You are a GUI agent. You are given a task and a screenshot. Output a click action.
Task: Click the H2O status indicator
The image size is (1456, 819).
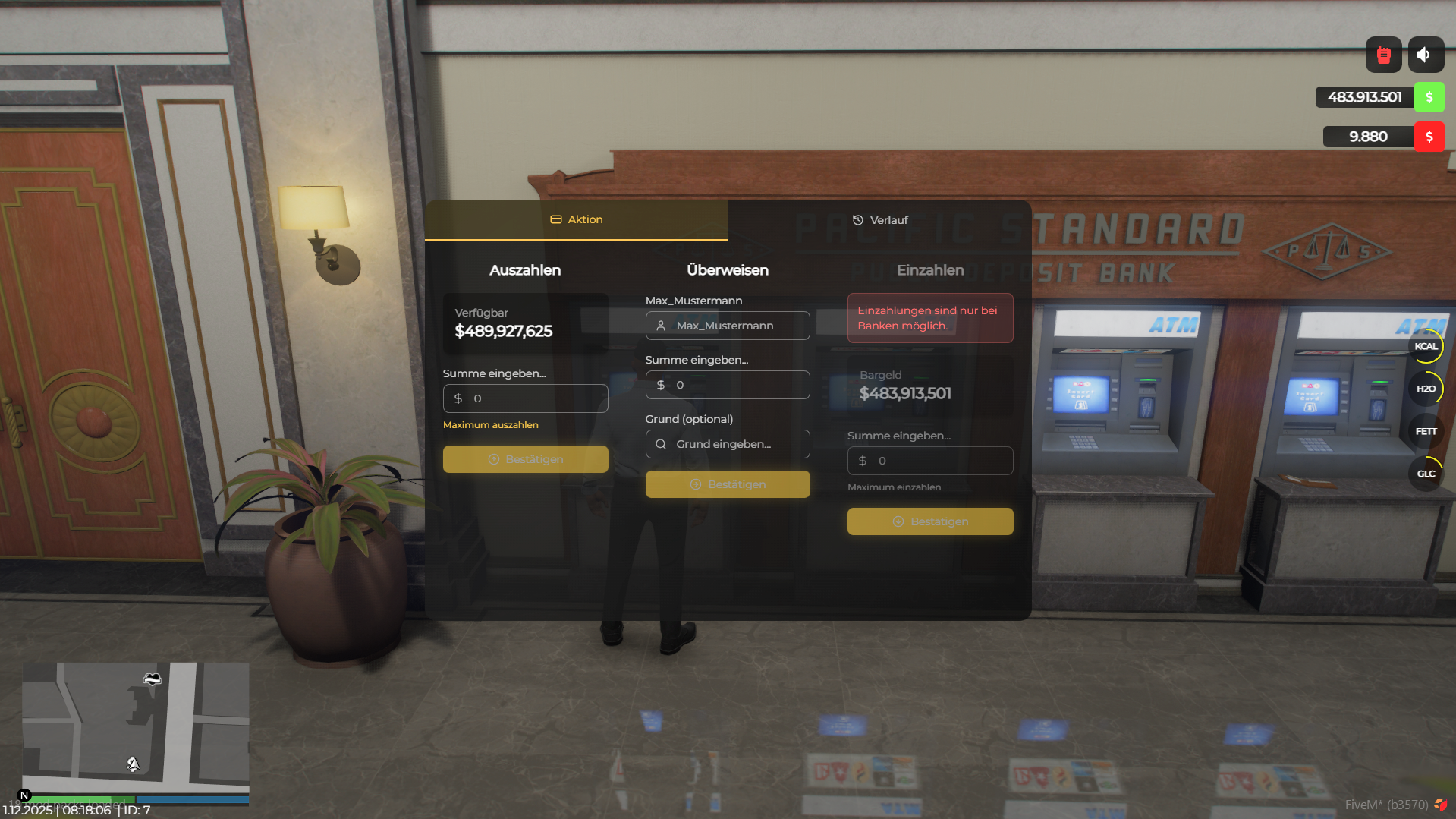tap(1426, 388)
